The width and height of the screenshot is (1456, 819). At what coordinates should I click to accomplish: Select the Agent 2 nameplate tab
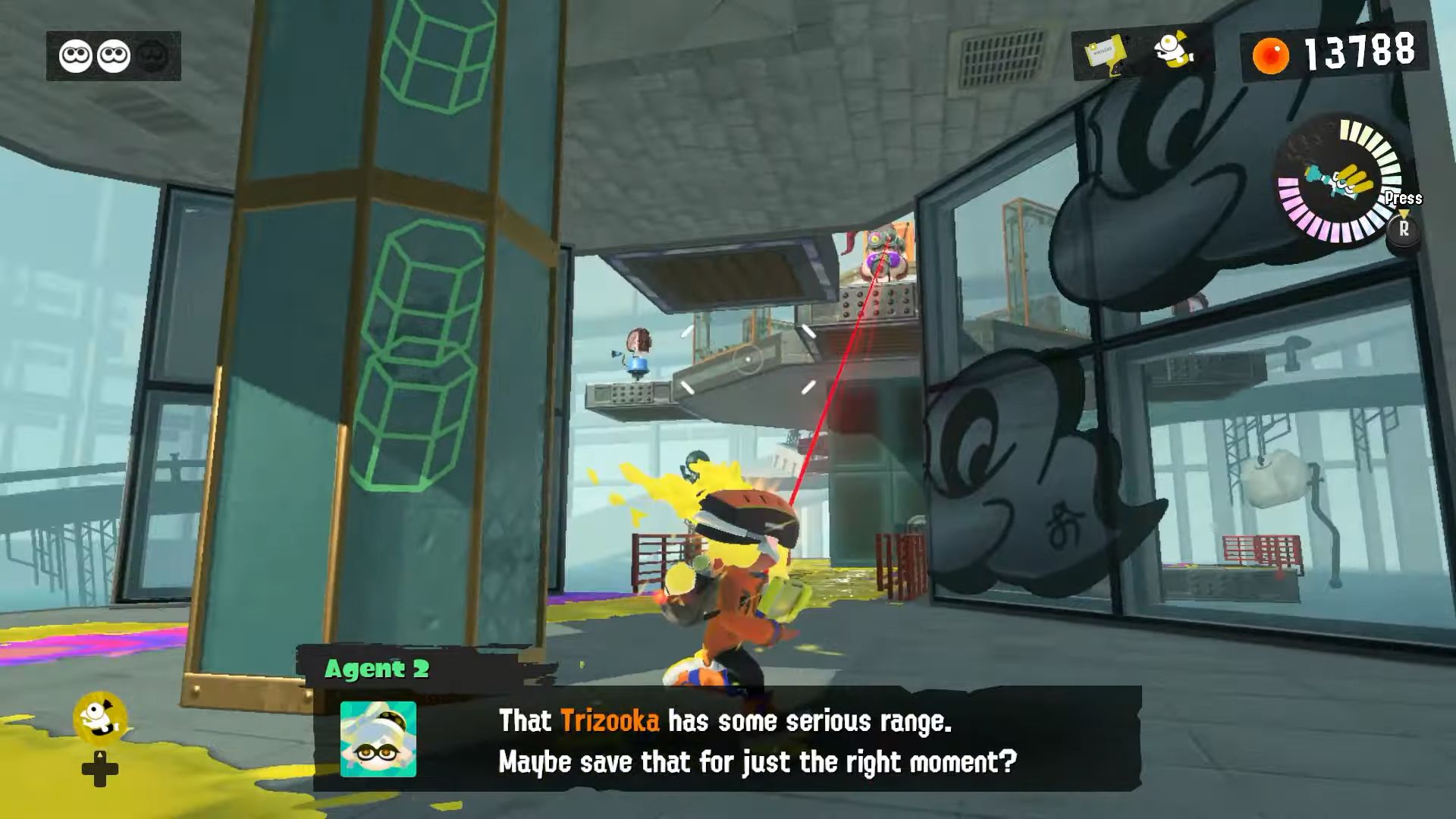tap(379, 669)
